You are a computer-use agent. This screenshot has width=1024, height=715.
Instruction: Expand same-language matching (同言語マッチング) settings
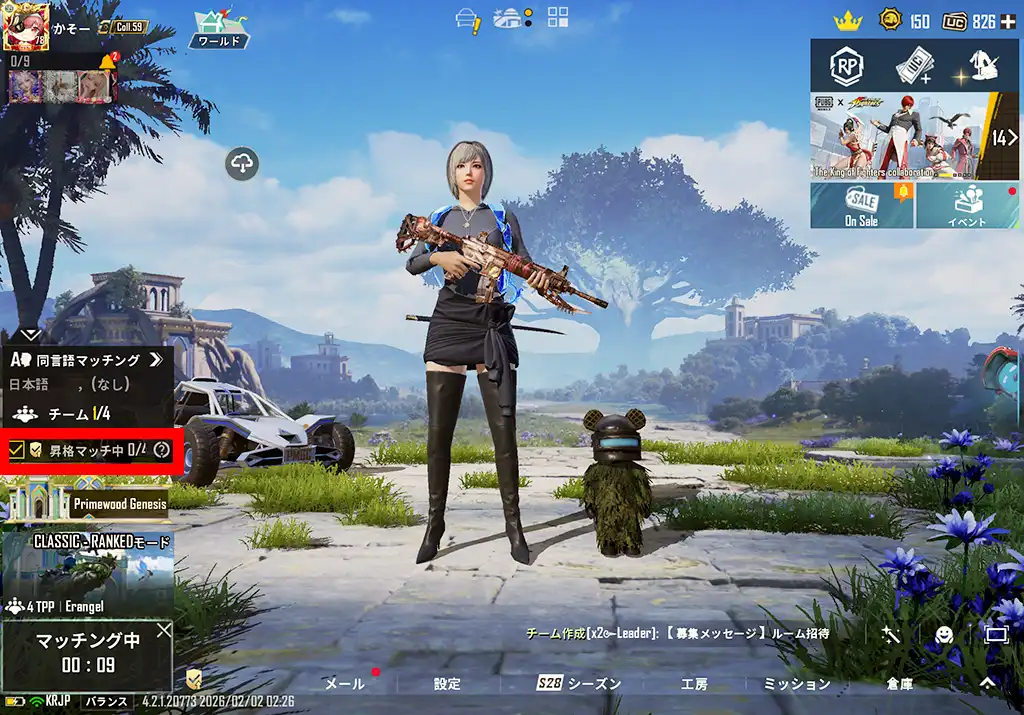pyautogui.click(x=154, y=359)
